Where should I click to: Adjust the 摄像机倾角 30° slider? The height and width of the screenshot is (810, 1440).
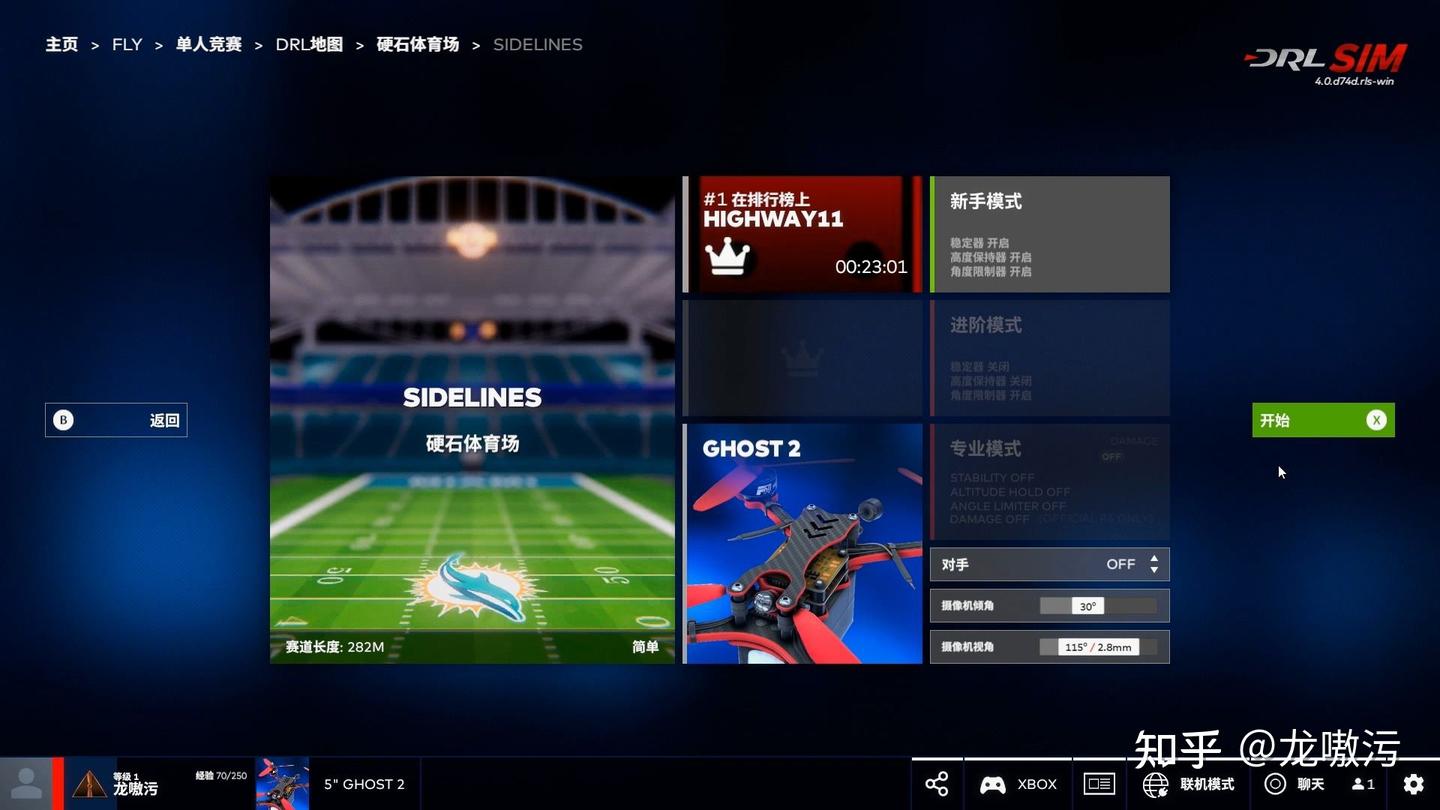click(x=1090, y=605)
